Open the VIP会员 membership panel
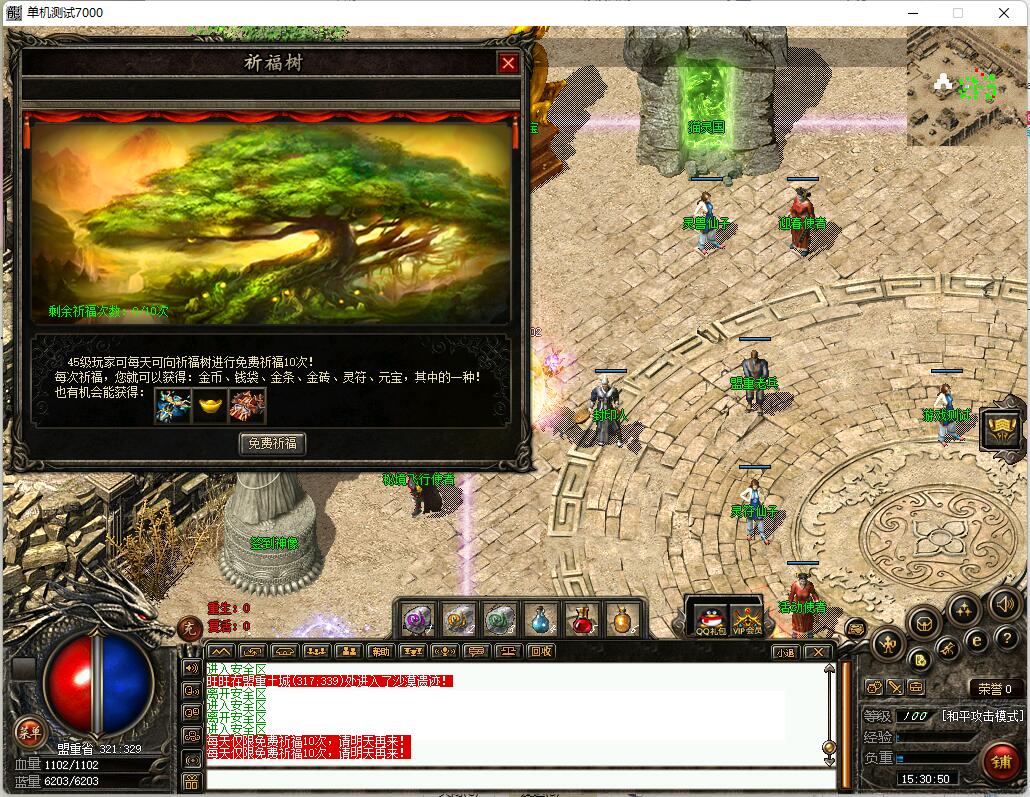The width and height of the screenshot is (1030, 797). [746, 620]
